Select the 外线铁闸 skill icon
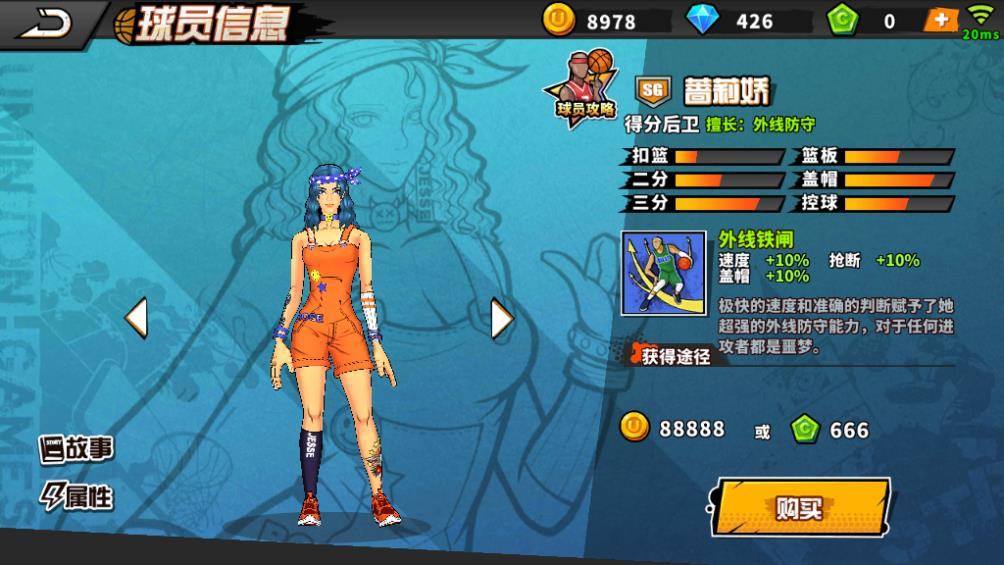Image resolution: width=1004 pixels, height=565 pixels. 663,273
